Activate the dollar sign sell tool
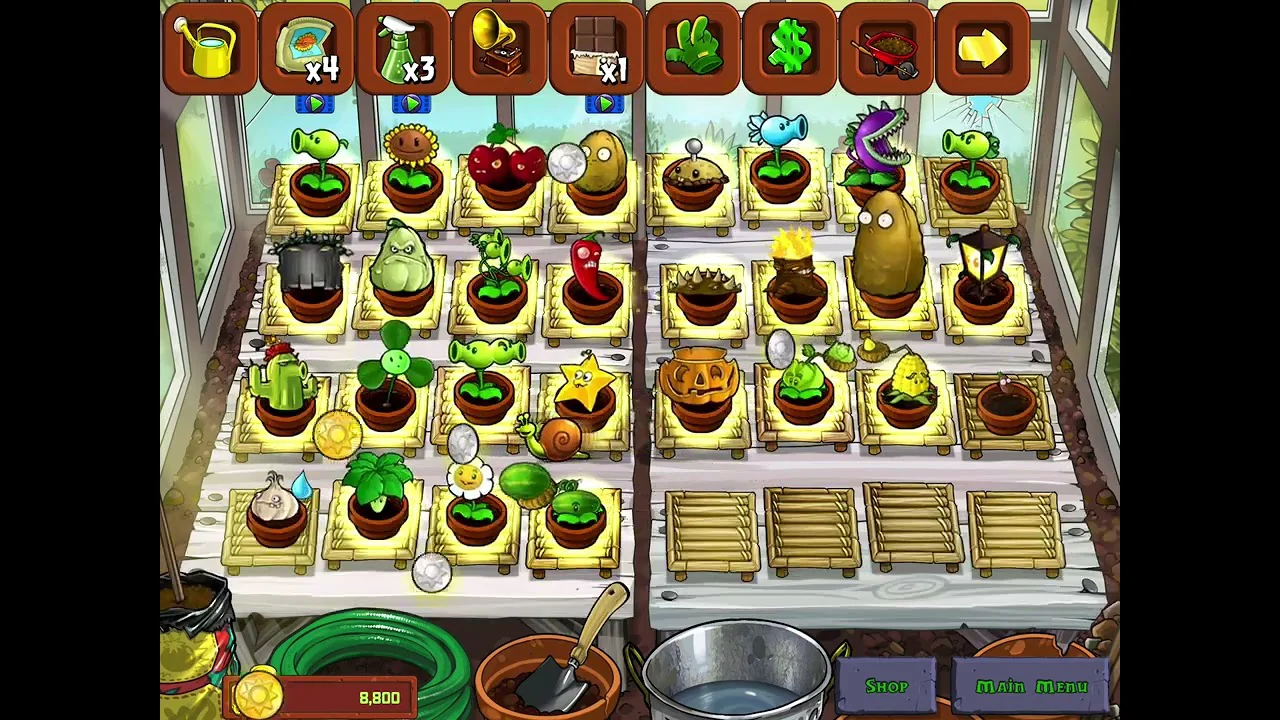Viewport: 1280px width, 720px height. [x=790, y=49]
